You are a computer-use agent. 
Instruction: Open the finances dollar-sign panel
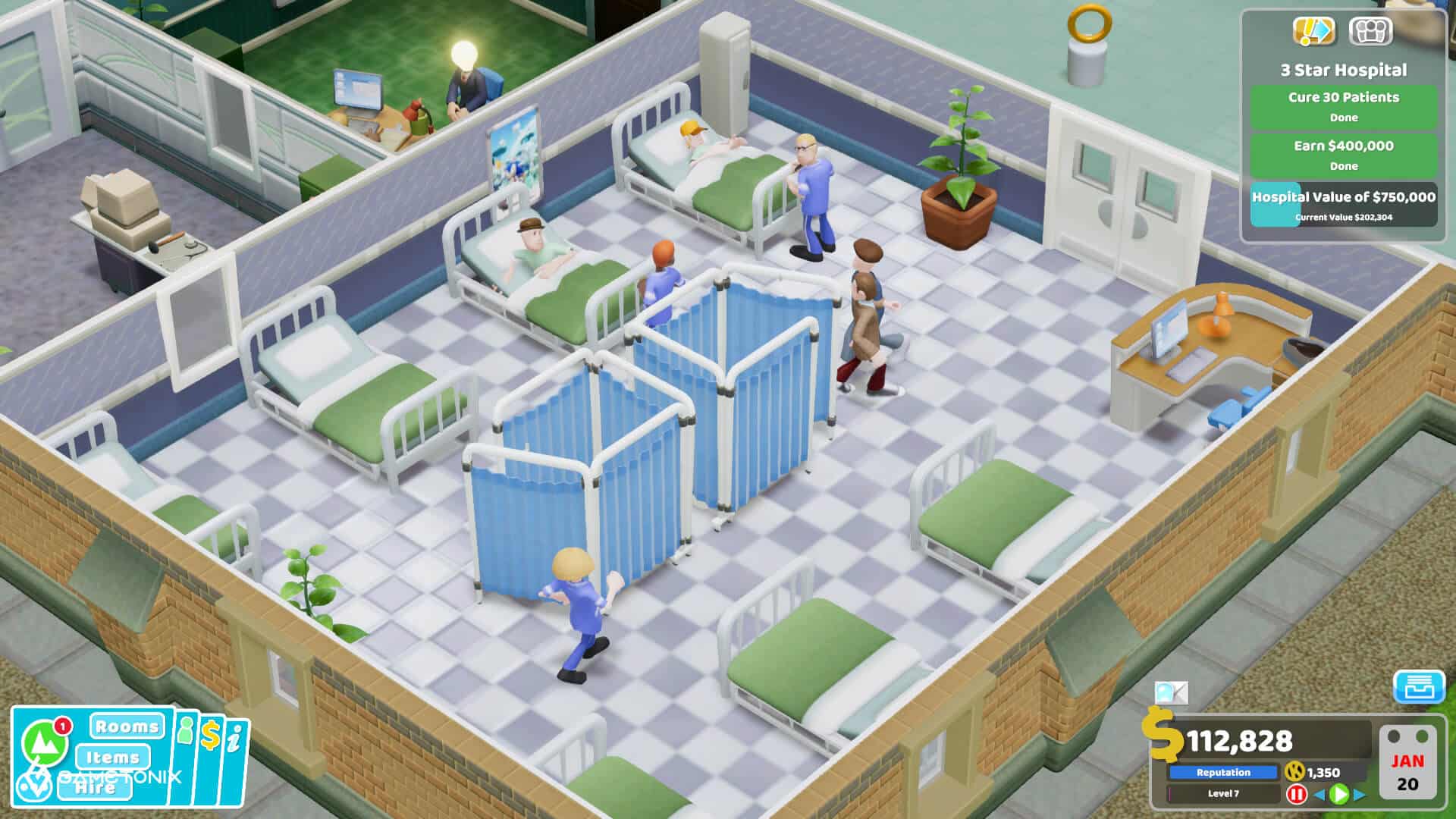click(210, 735)
